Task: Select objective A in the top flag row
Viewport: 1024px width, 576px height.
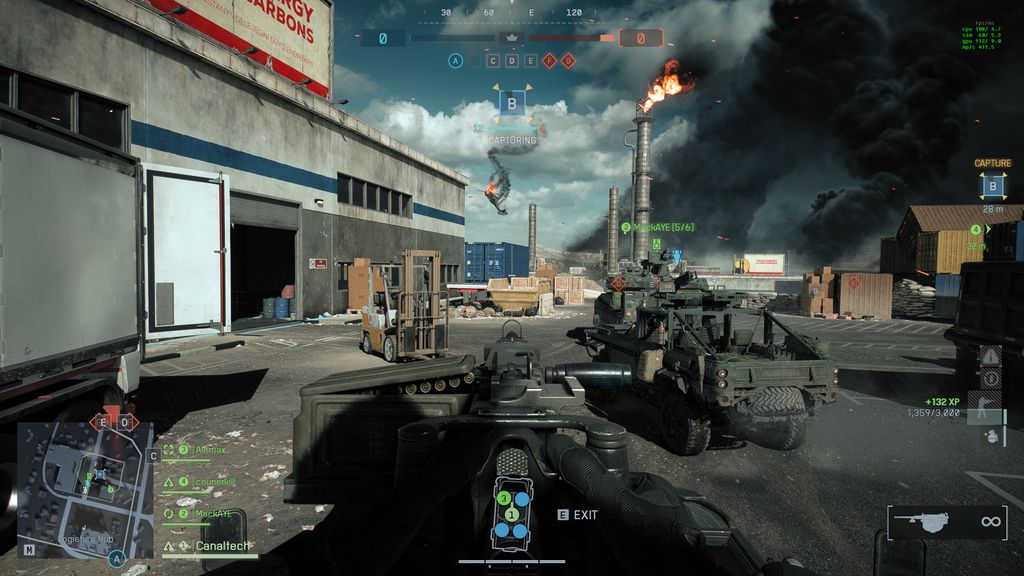Action: [456, 61]
